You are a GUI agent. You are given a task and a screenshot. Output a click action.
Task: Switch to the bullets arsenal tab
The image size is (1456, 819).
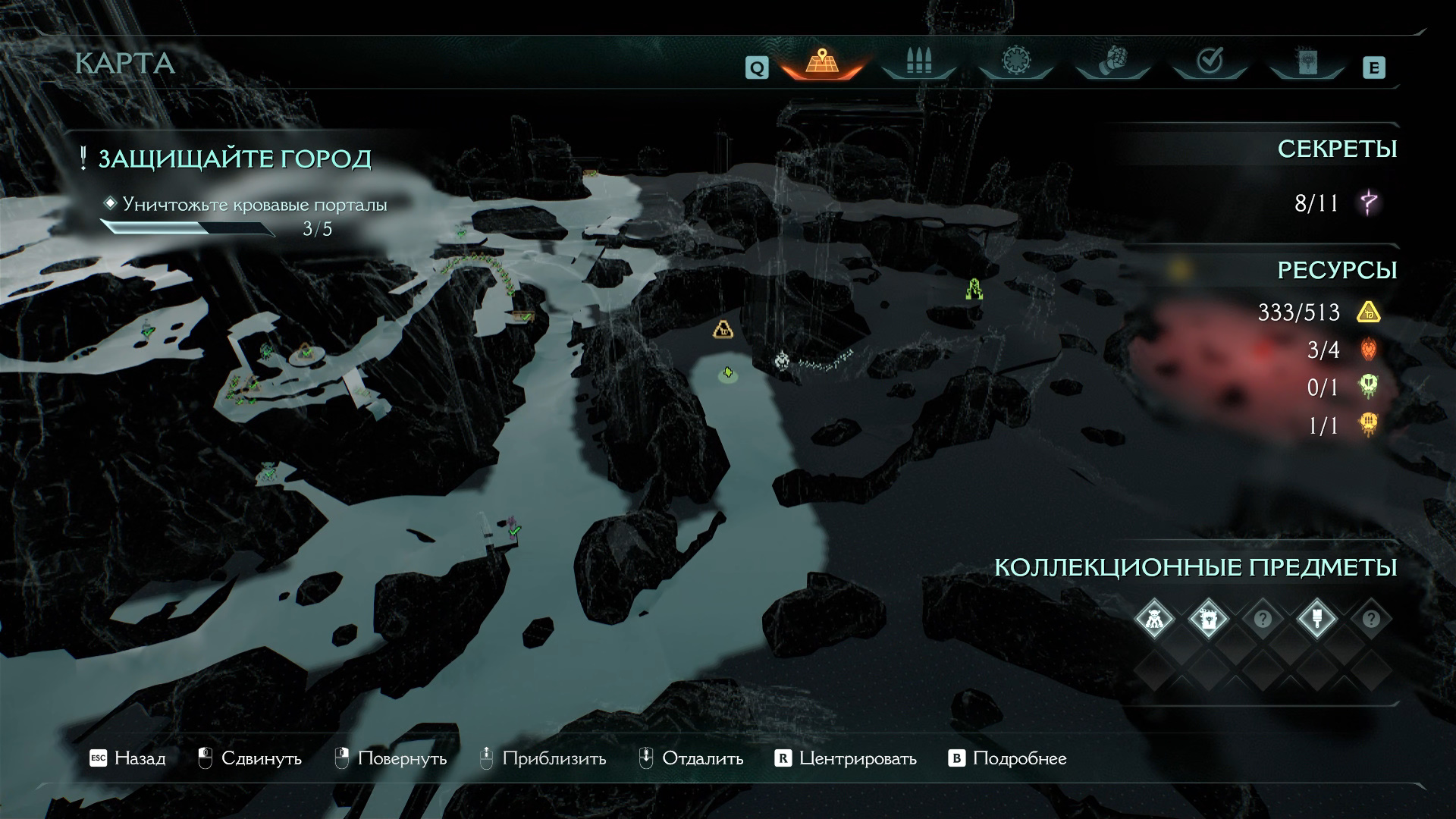(x=918, y=62)
